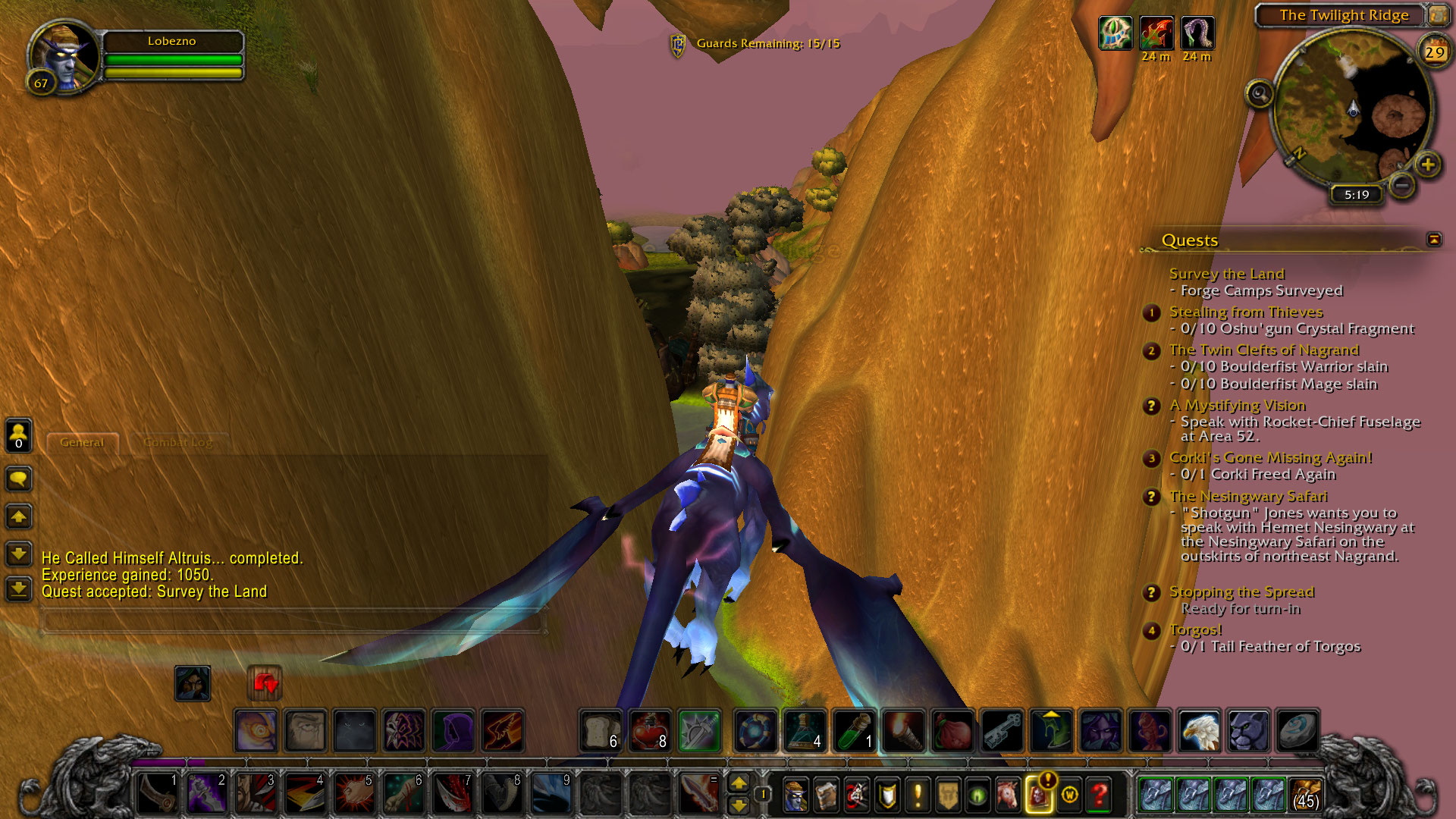Open the main backpack showing 45 slots
Image resolution: width=1456 pixels, height=819 pixels.
(1306, 795)
